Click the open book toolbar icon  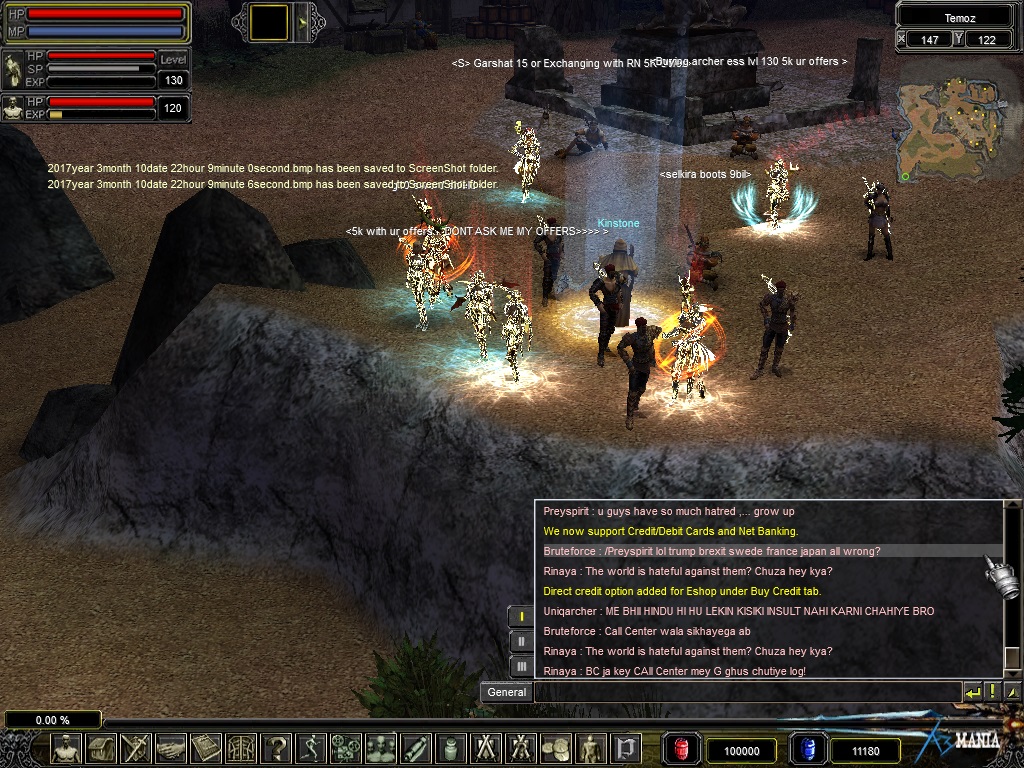(x=207, y=748)
